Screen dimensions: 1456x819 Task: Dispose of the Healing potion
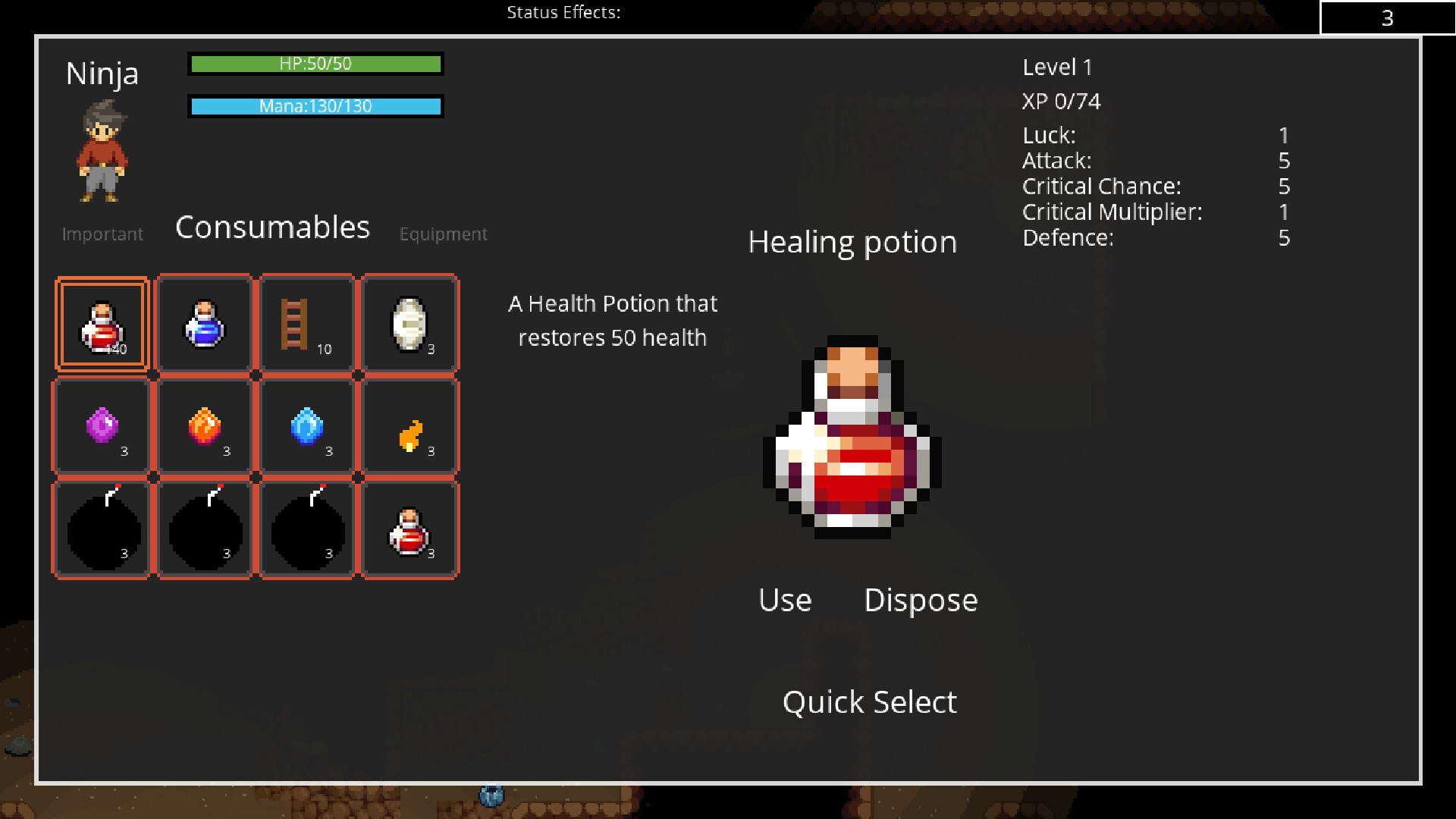920,600
